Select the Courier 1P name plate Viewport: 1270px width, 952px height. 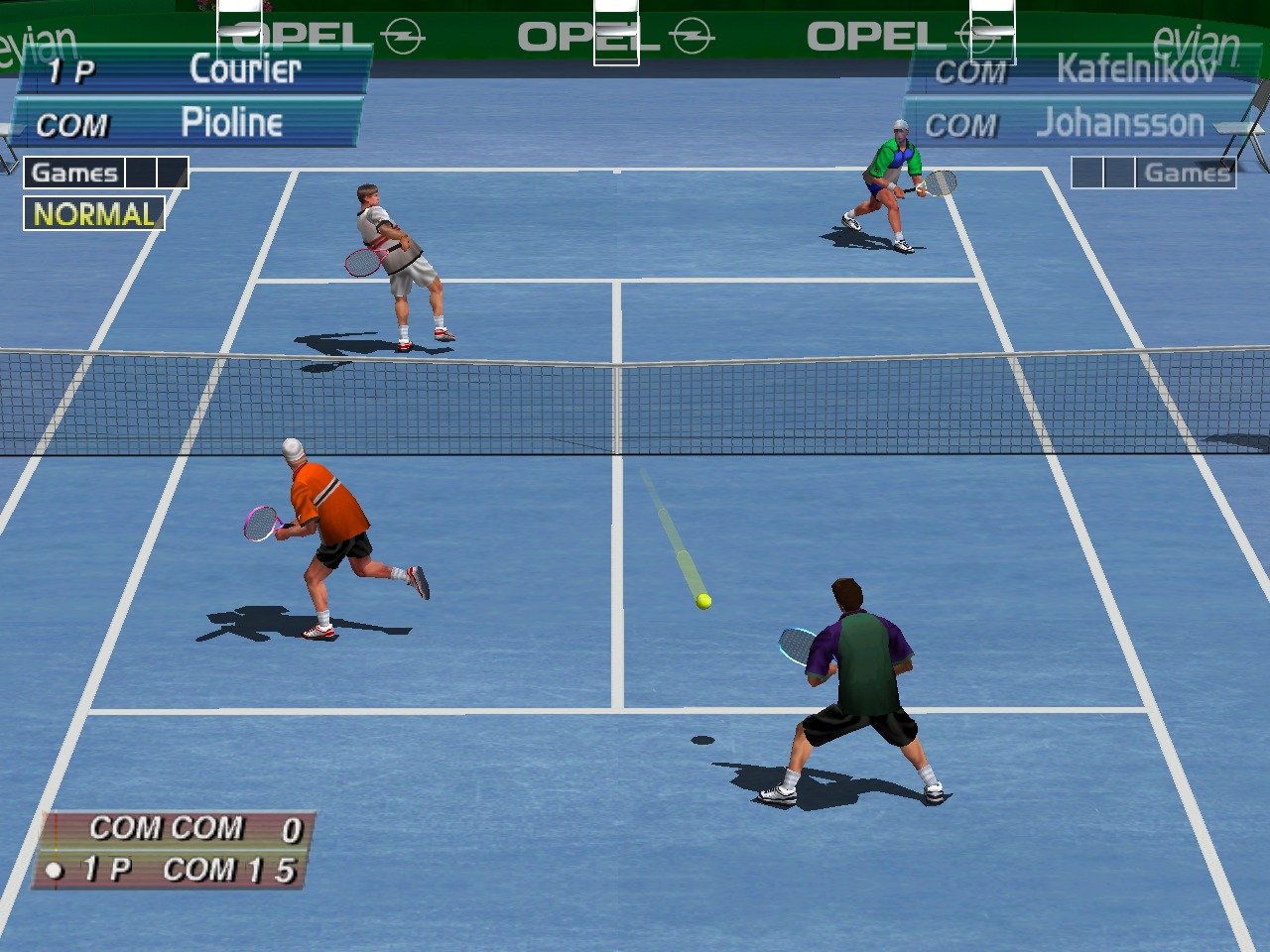(193, 70)
